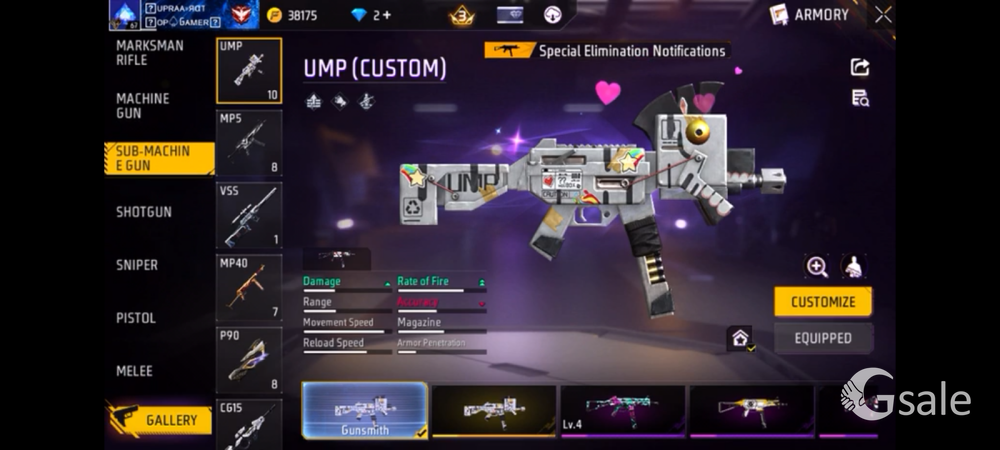Open the Machine Gun category
1000x450 pixels.
[143, 106]
